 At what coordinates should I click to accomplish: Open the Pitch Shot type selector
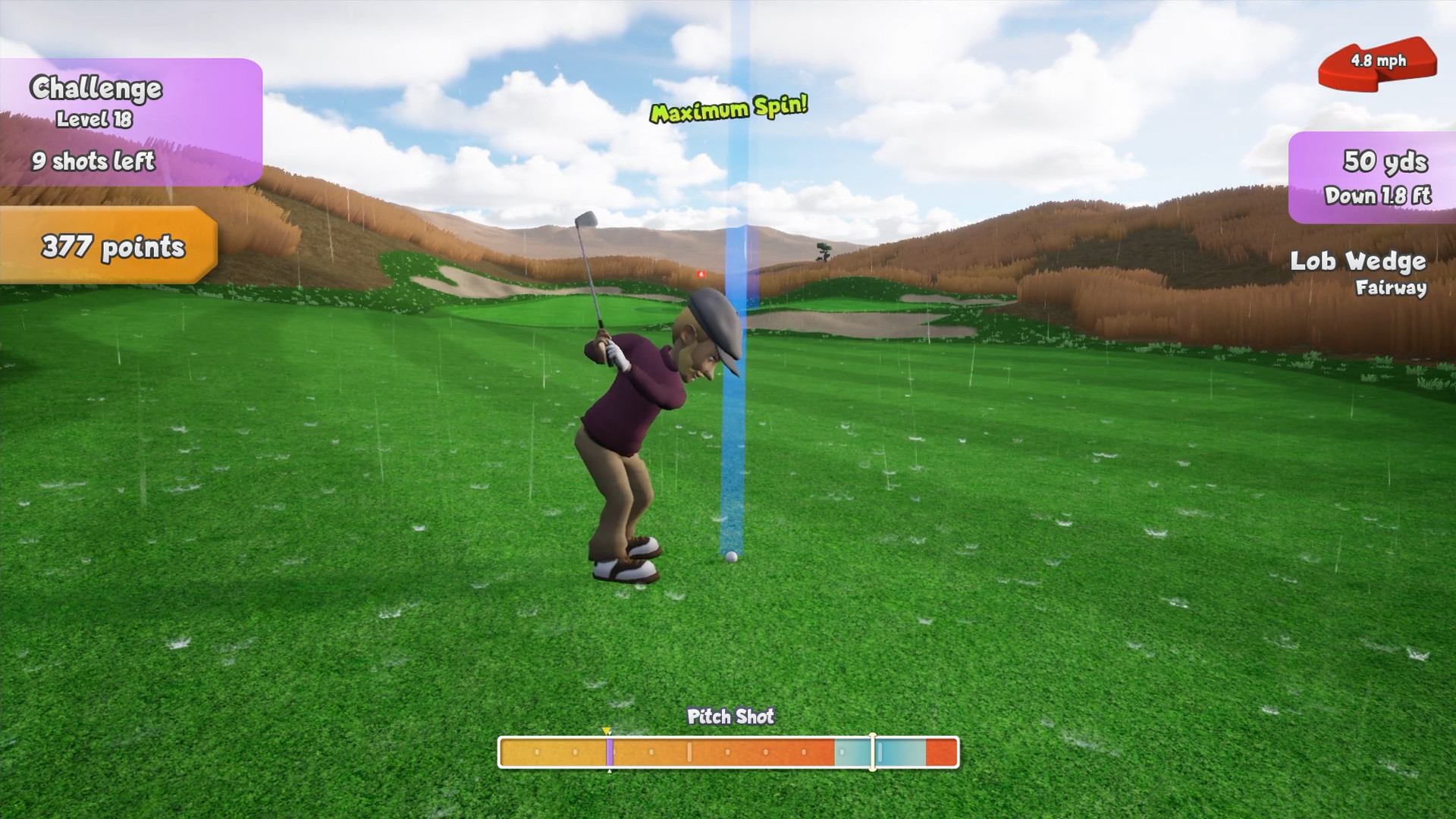[730, 716]
